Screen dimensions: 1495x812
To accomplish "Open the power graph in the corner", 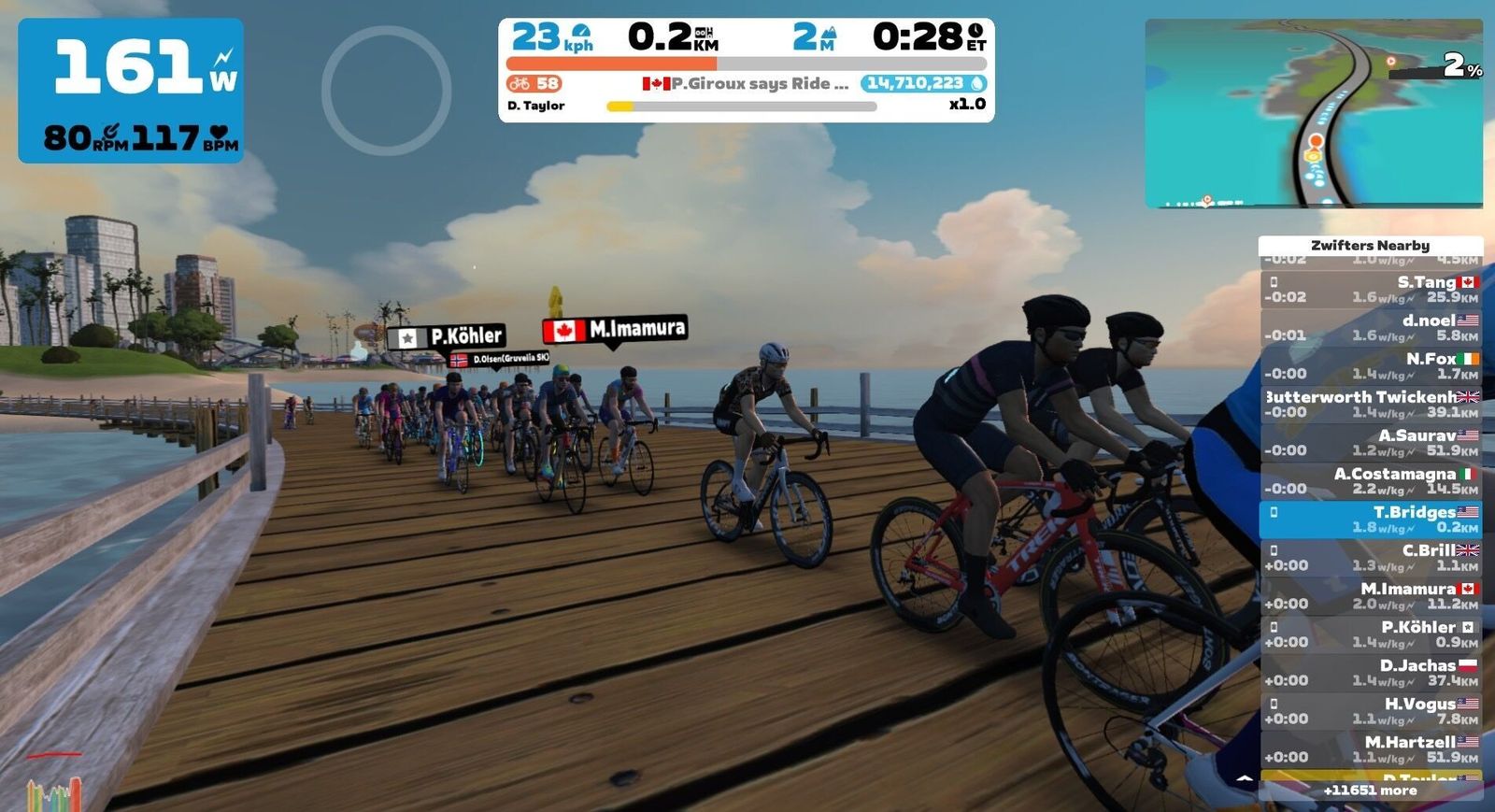I will 53,791.
